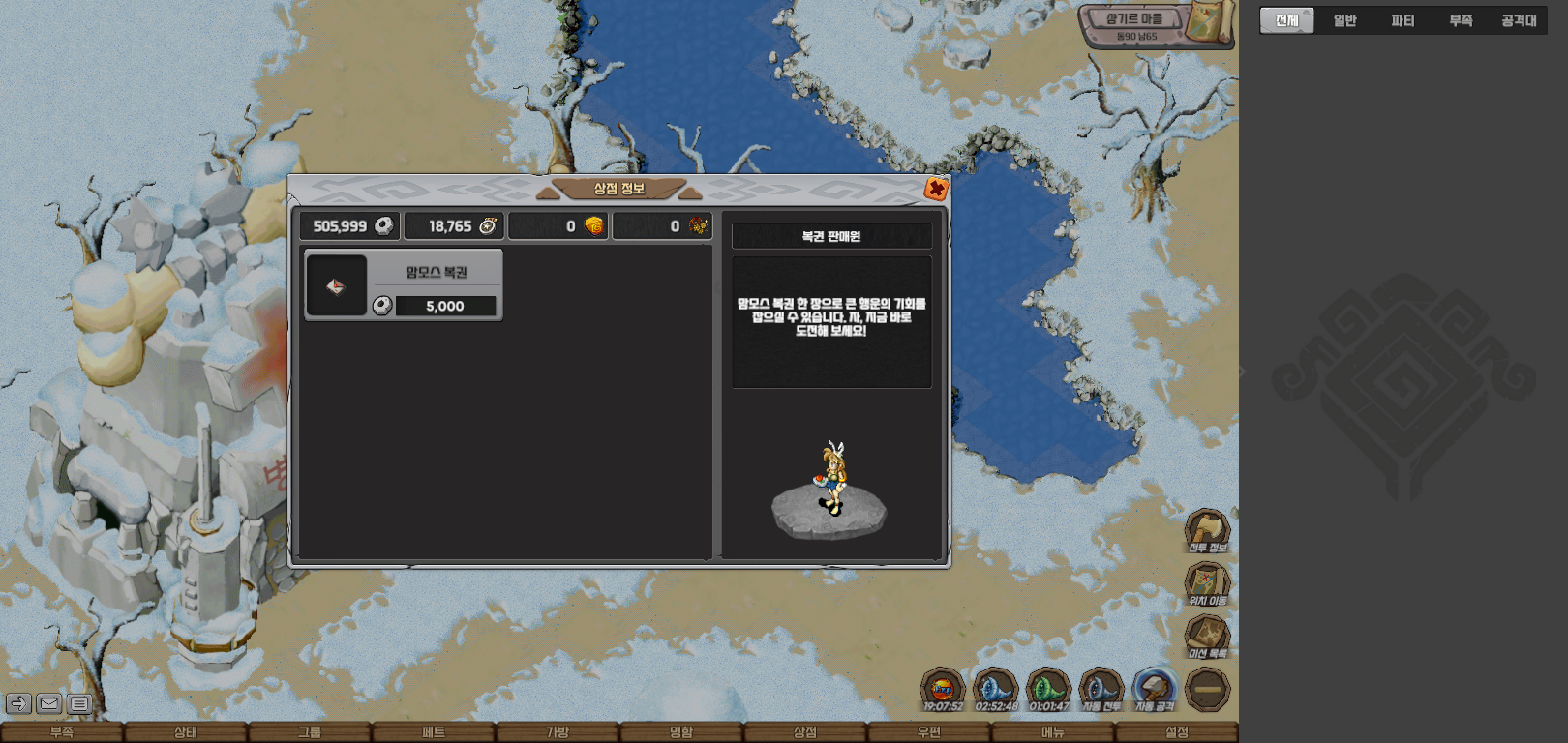Viewport: 1568px width, 743px height.
Task: Click the Exp boost buff icon
Action: tap(942, 690)
